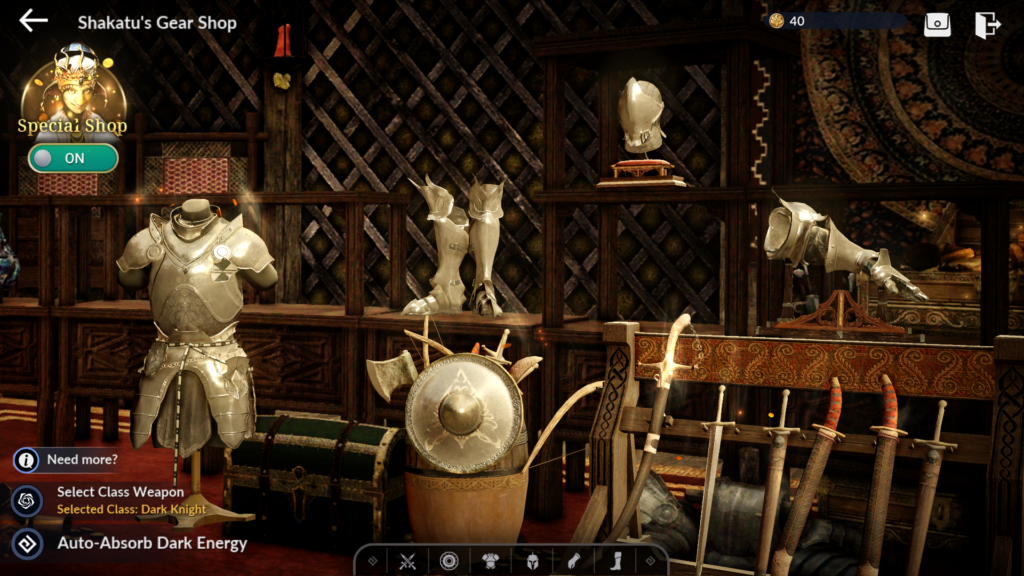Select the helmet displayed on the shelf
This screenshot has width=1024, height=576.
click(640, 118)
